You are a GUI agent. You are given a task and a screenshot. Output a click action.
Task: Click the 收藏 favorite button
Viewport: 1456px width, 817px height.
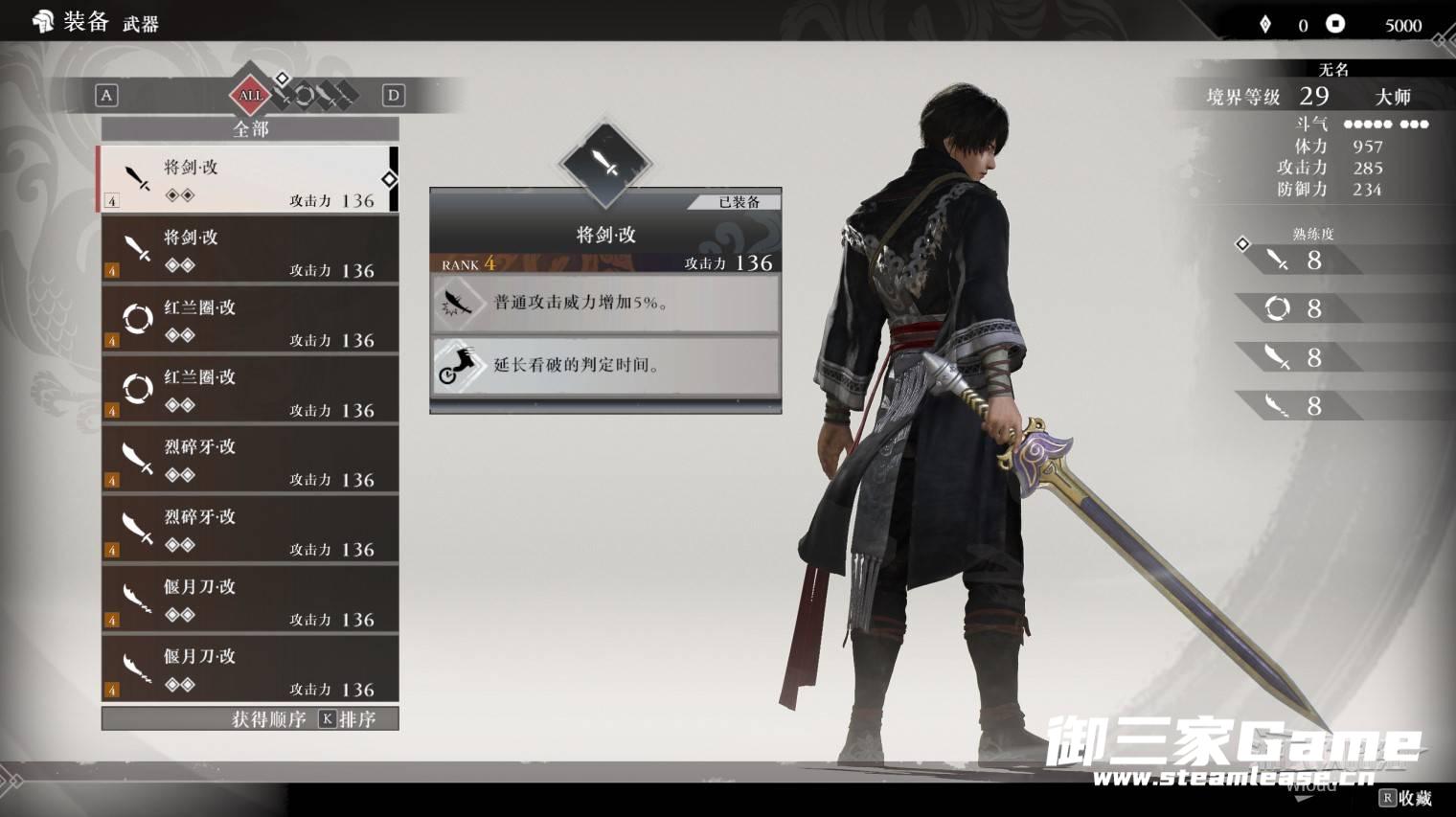[x=1405, y=797]
